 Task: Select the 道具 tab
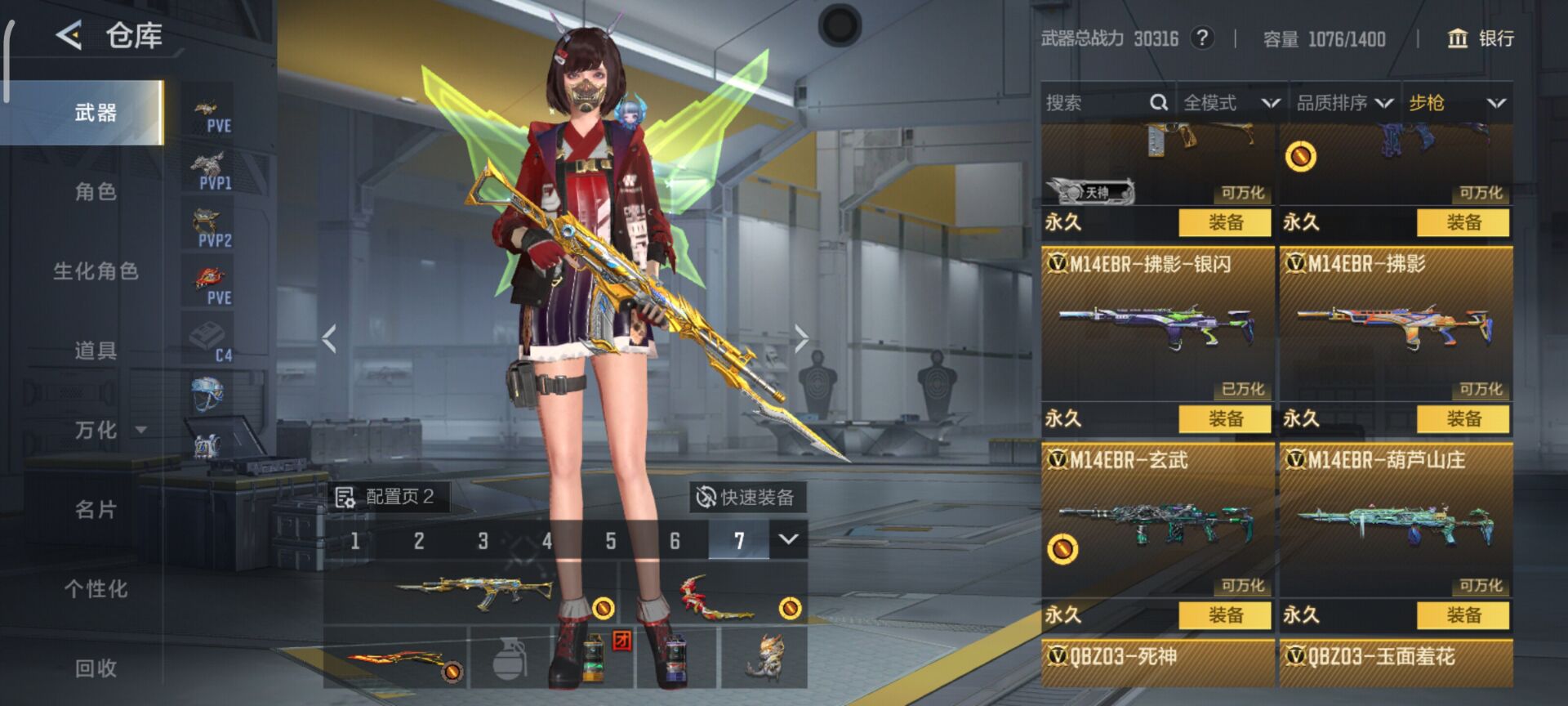[x=96, y=351]
